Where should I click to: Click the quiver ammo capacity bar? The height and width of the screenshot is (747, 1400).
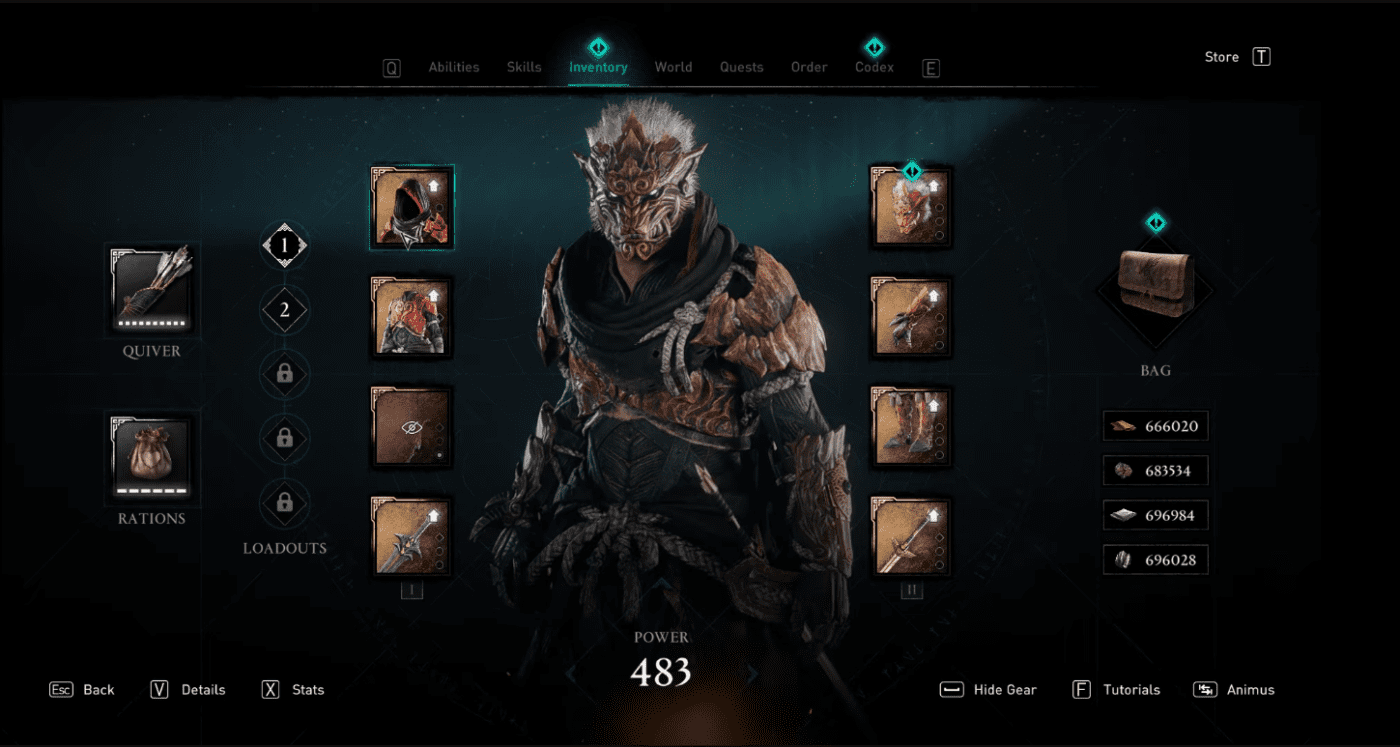coord(150,325)
